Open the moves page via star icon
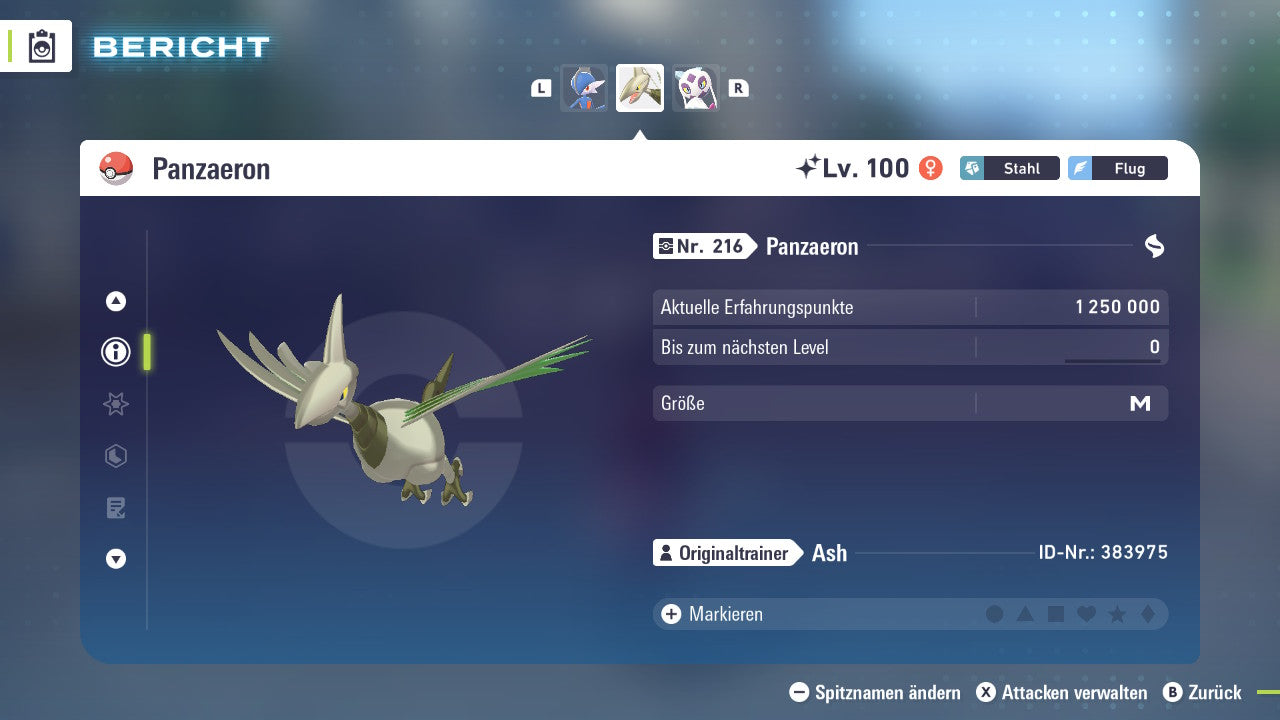1280x720 pixels. pyautogui.click(x=115, y=404)
